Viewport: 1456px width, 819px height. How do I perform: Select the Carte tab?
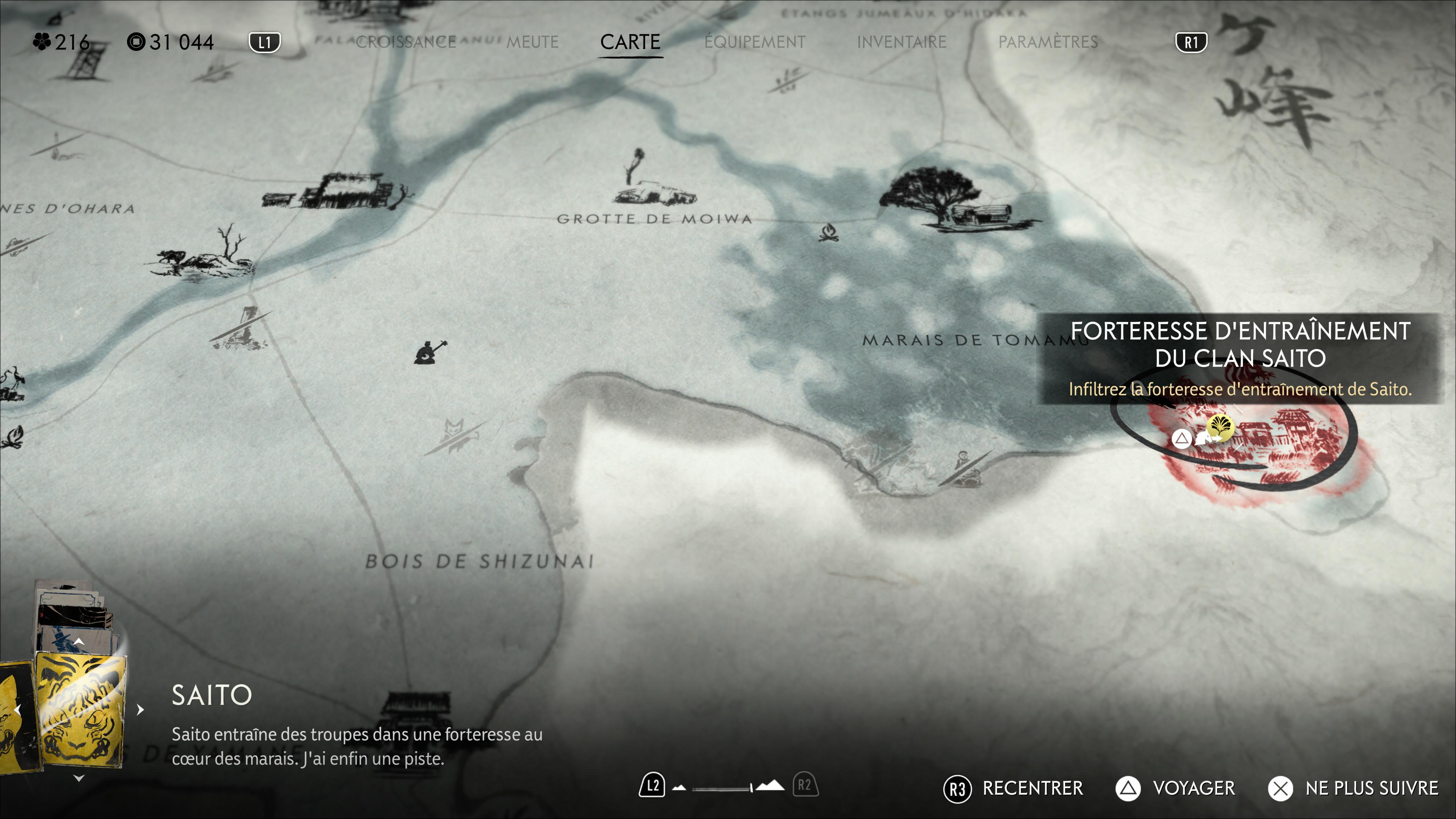pos(630,42)
